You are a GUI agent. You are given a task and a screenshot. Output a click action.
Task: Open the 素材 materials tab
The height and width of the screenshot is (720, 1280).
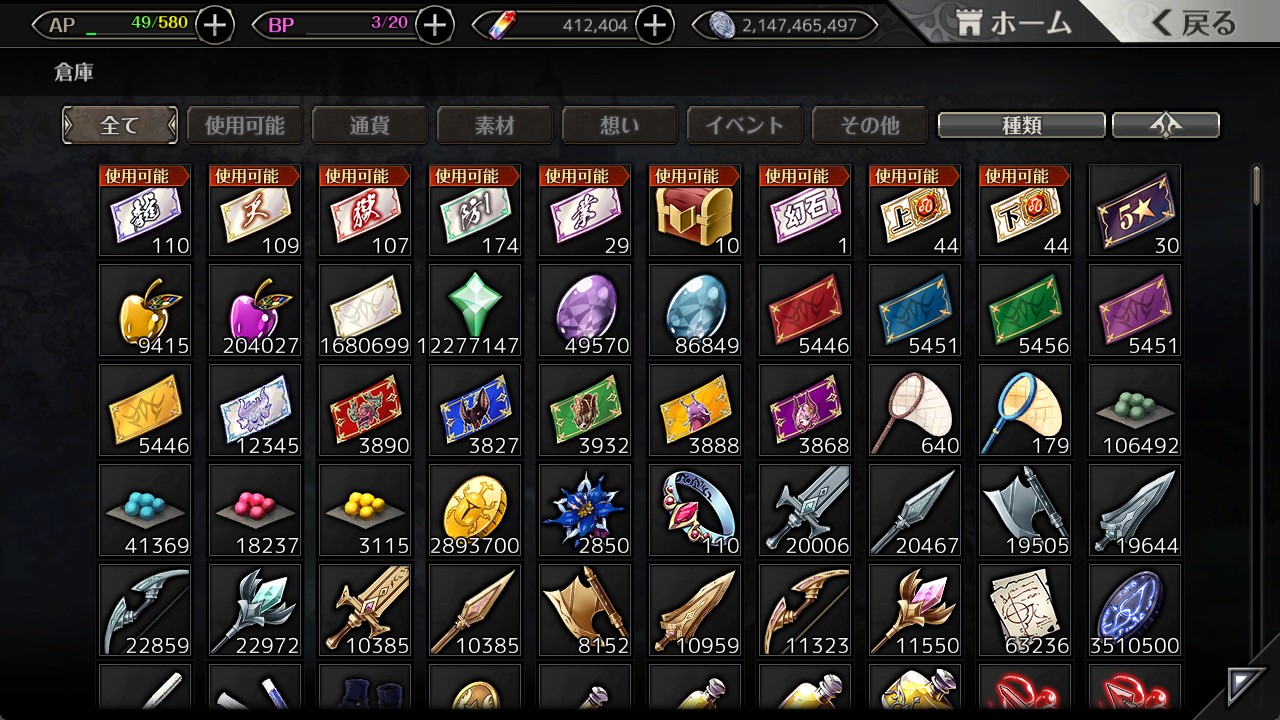495,126
